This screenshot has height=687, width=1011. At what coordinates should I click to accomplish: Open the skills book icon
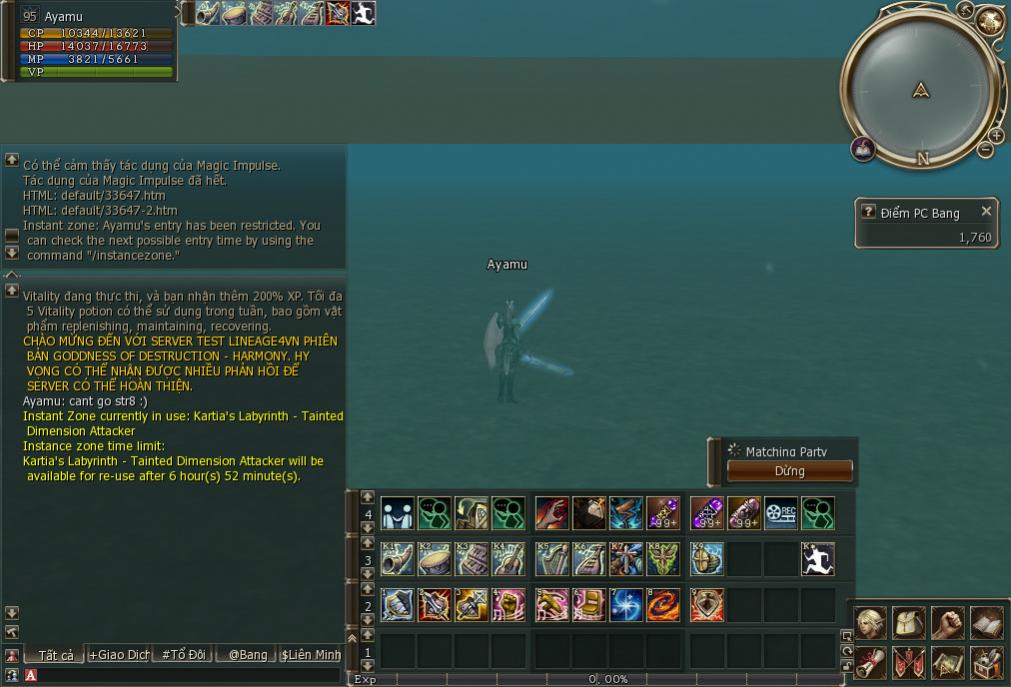click(x=986, y=623)
